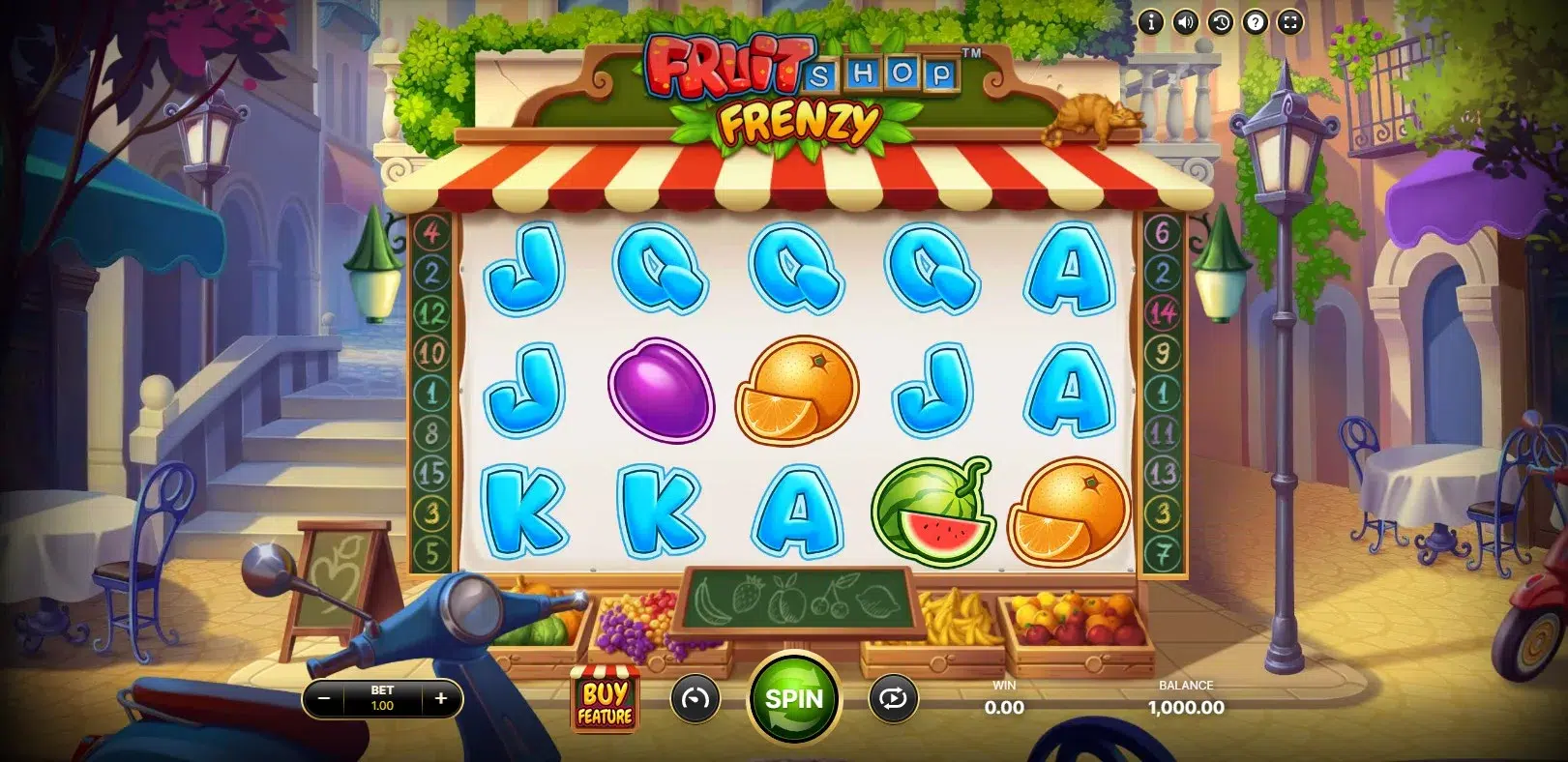1568x762 pixels.
Task: Open the Buy Feature shop
Action: click(605, 701)
